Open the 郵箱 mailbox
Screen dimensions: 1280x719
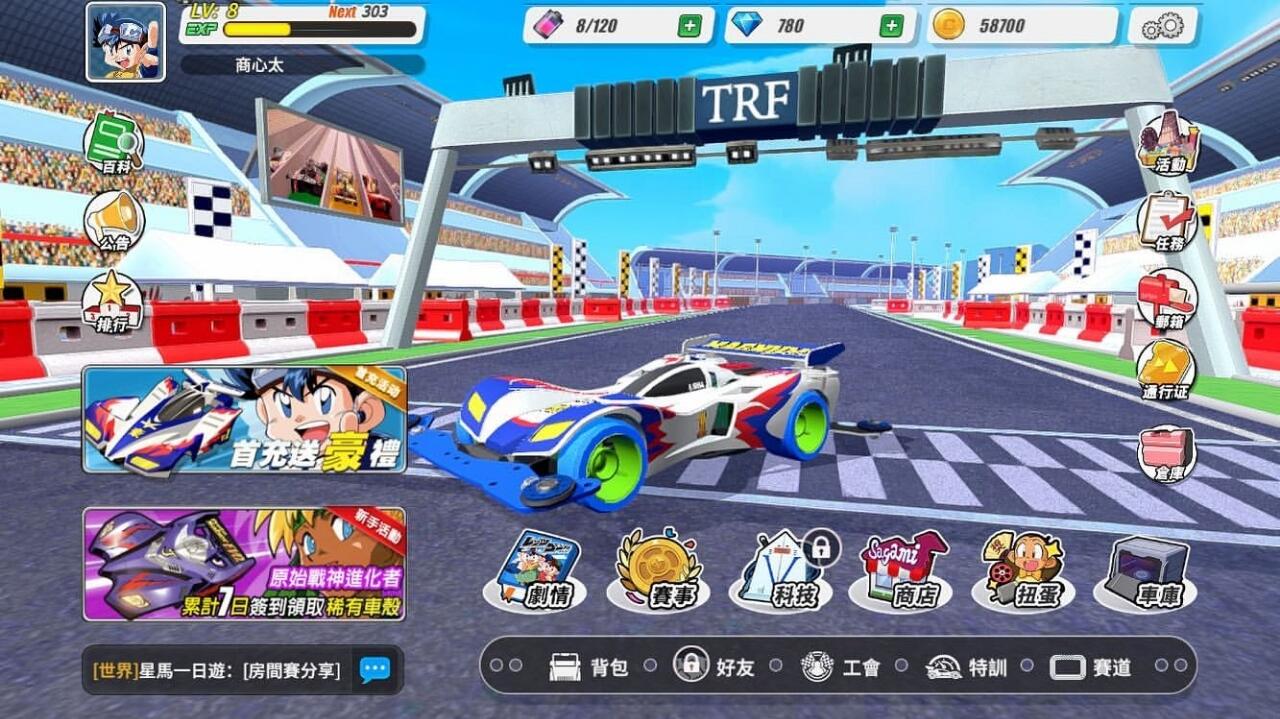pos(1167,299)
